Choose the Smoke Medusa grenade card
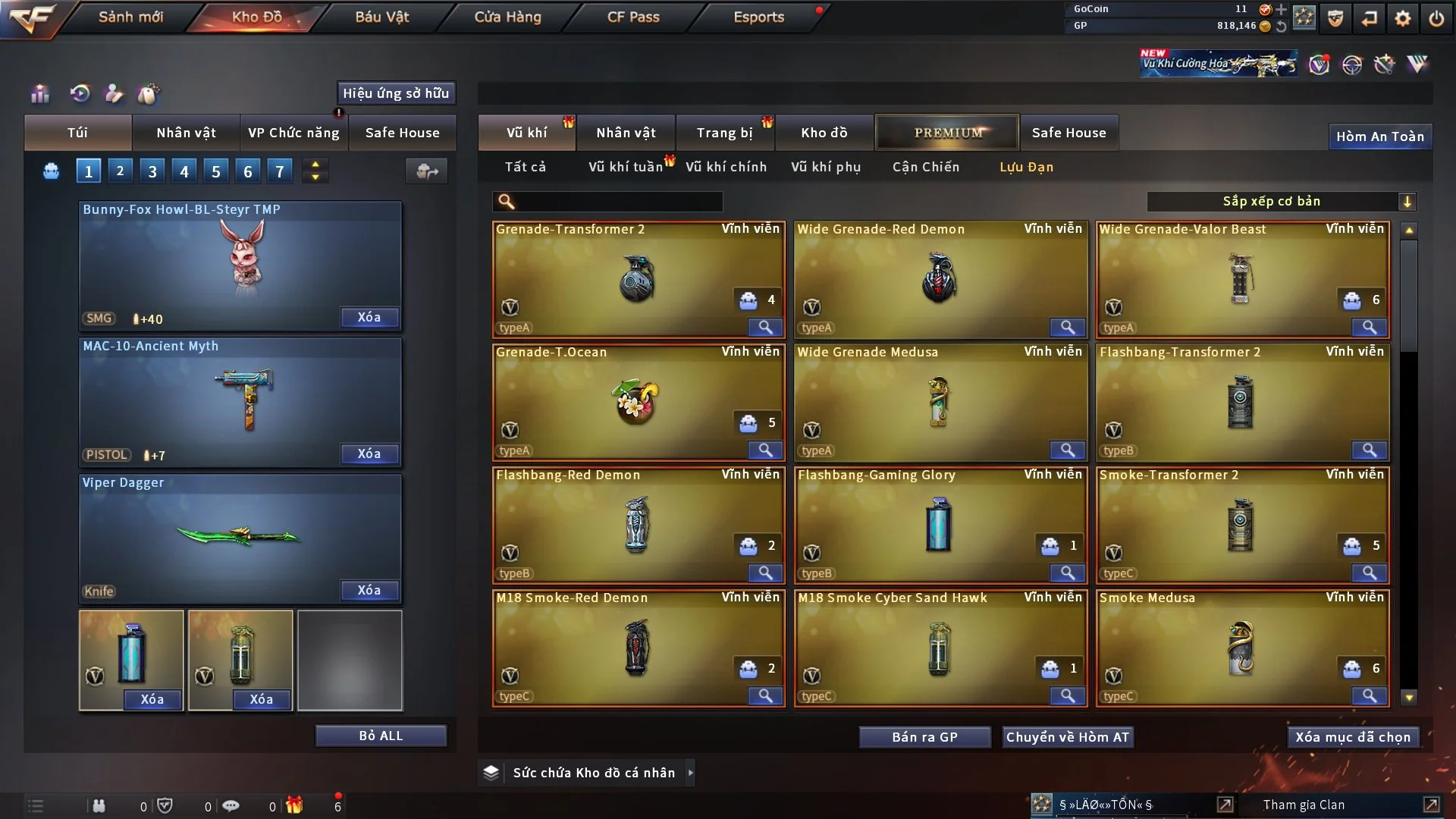Screen dimensions: 1456x819 pyautogui.click(x=1241, y=648)
